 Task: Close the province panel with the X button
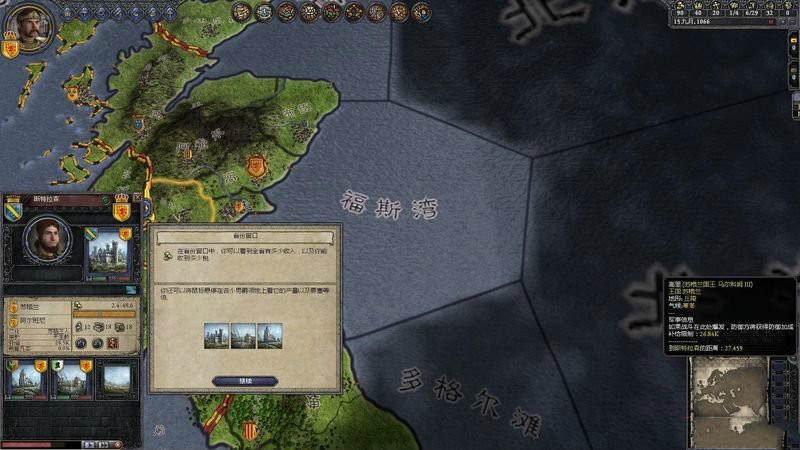(136, 198)
